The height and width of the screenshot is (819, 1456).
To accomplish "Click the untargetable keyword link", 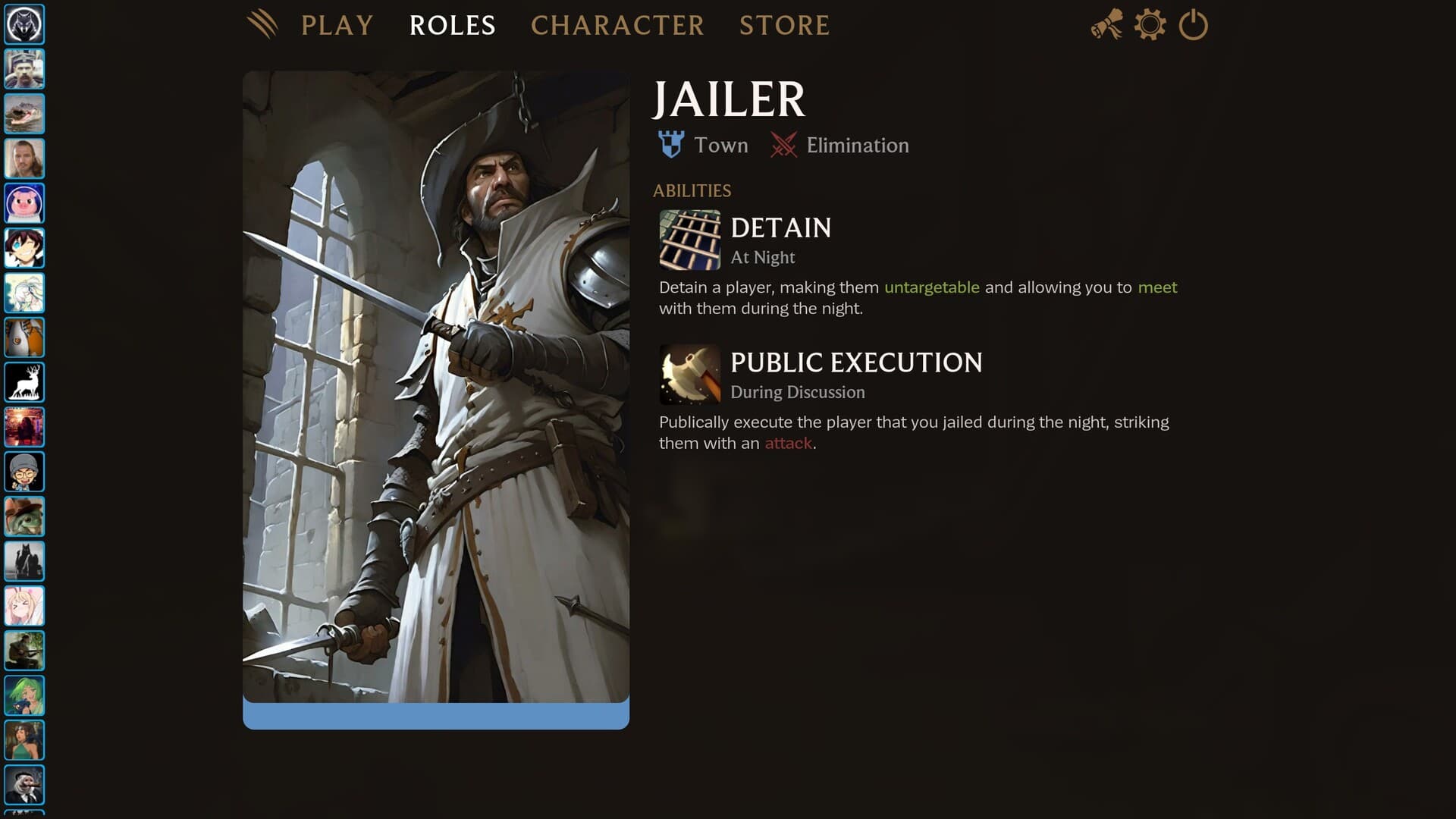I will (931, 287).
